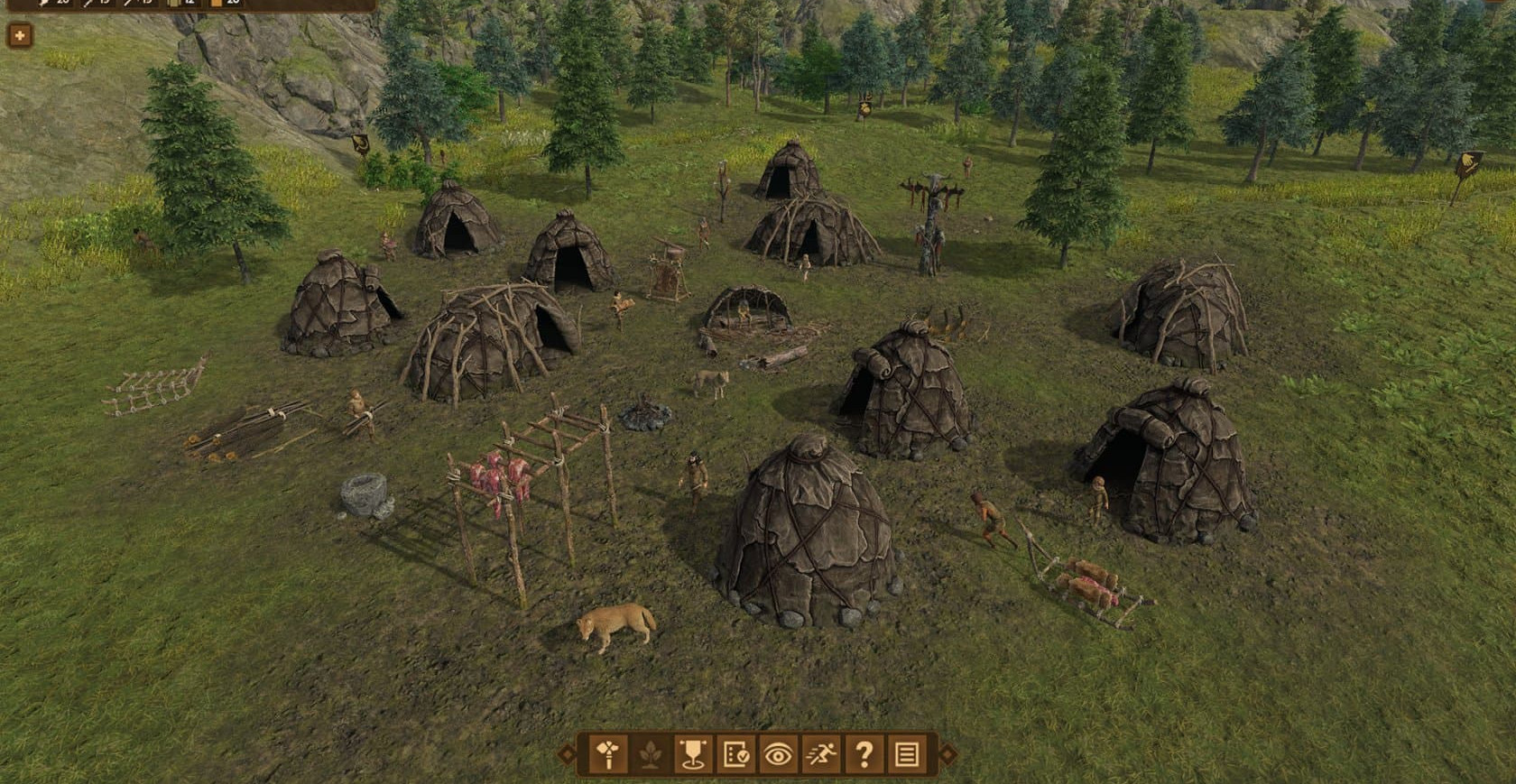Open the task checklist panel
The height and width of the screenshot is (784, 1516).
(x=735, y=754)
